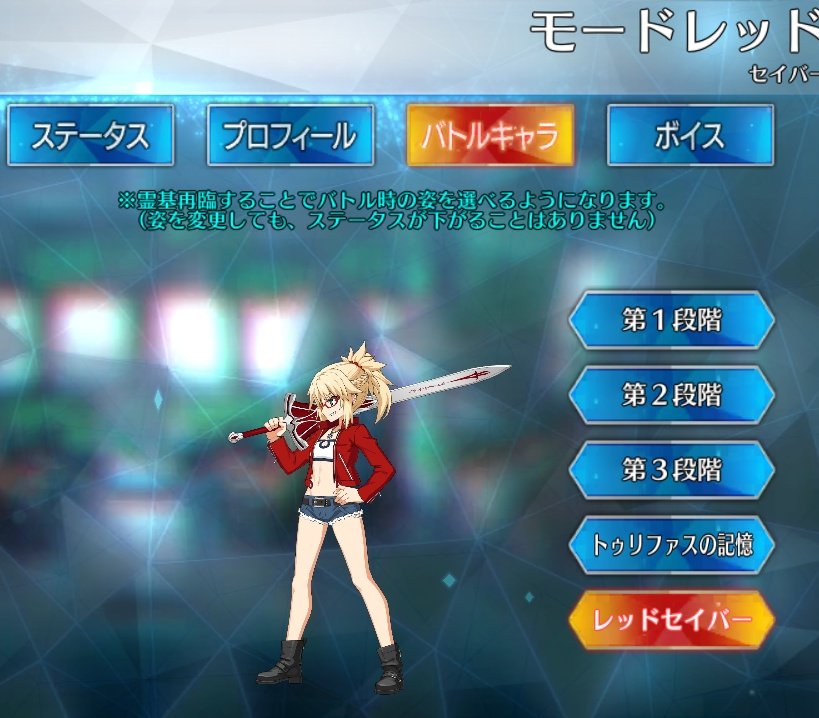
Task: Select the バトルキャラ tab
Action: click(x=490, y=135)
